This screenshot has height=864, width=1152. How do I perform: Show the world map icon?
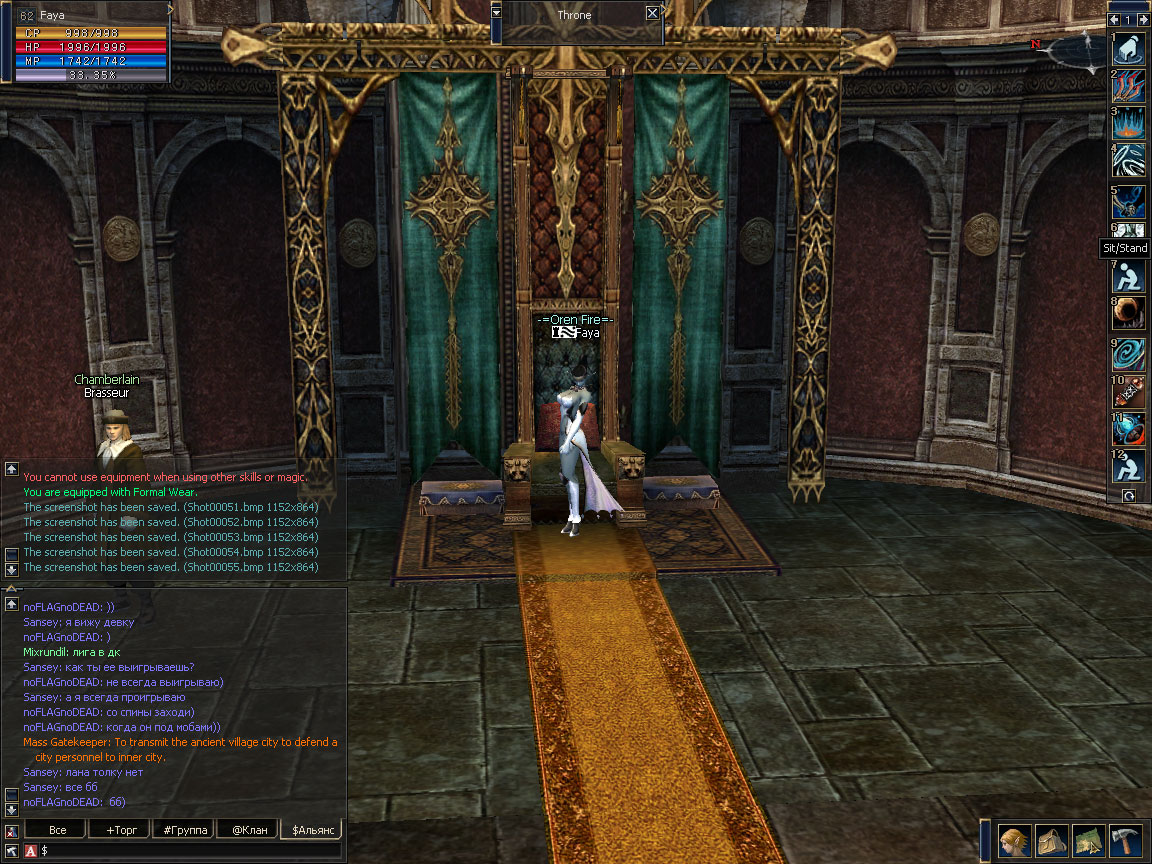(x=1089, y=841)
